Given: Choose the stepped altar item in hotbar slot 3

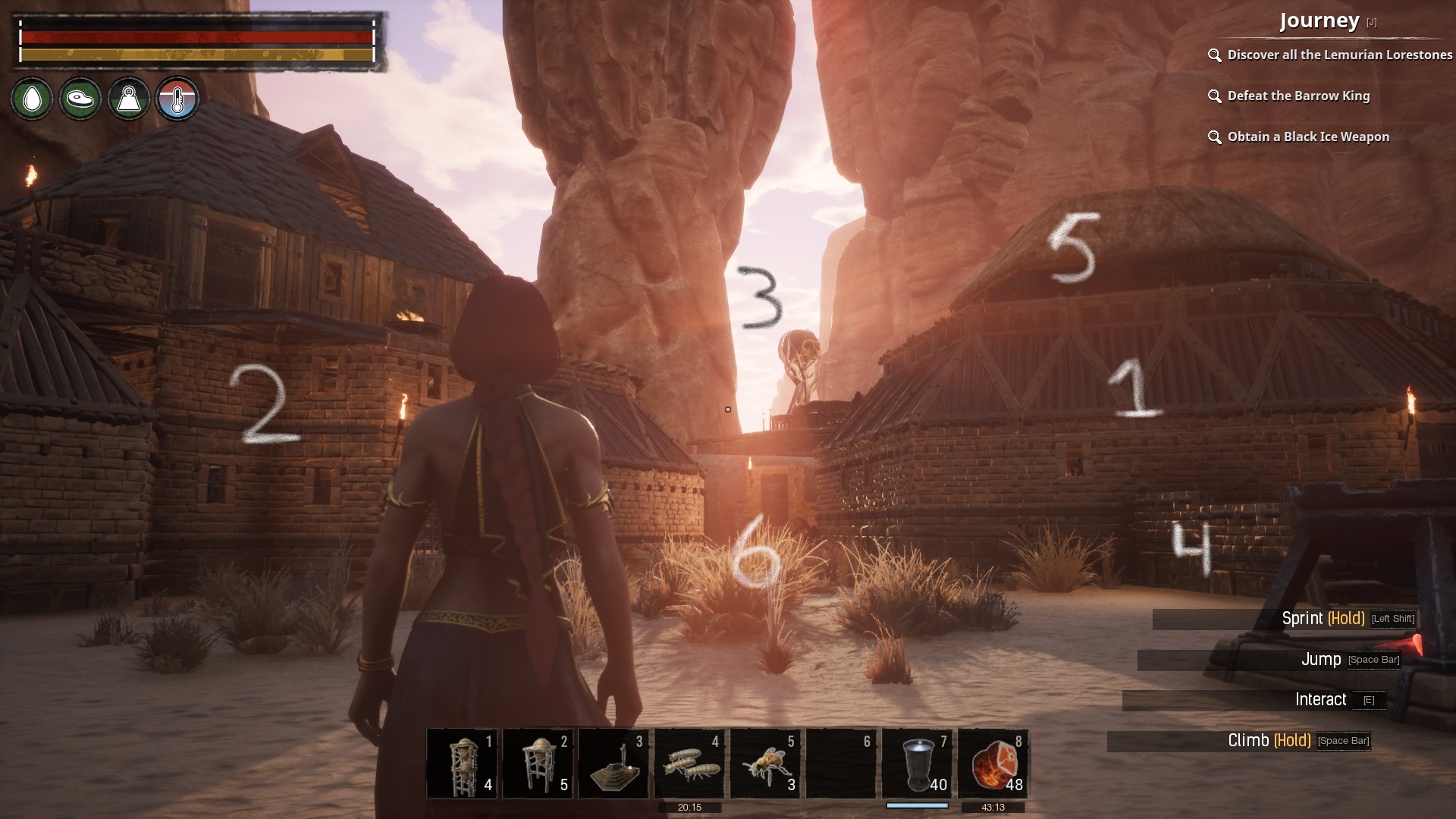Looking at the screenshot, I should tap(613, 764).
